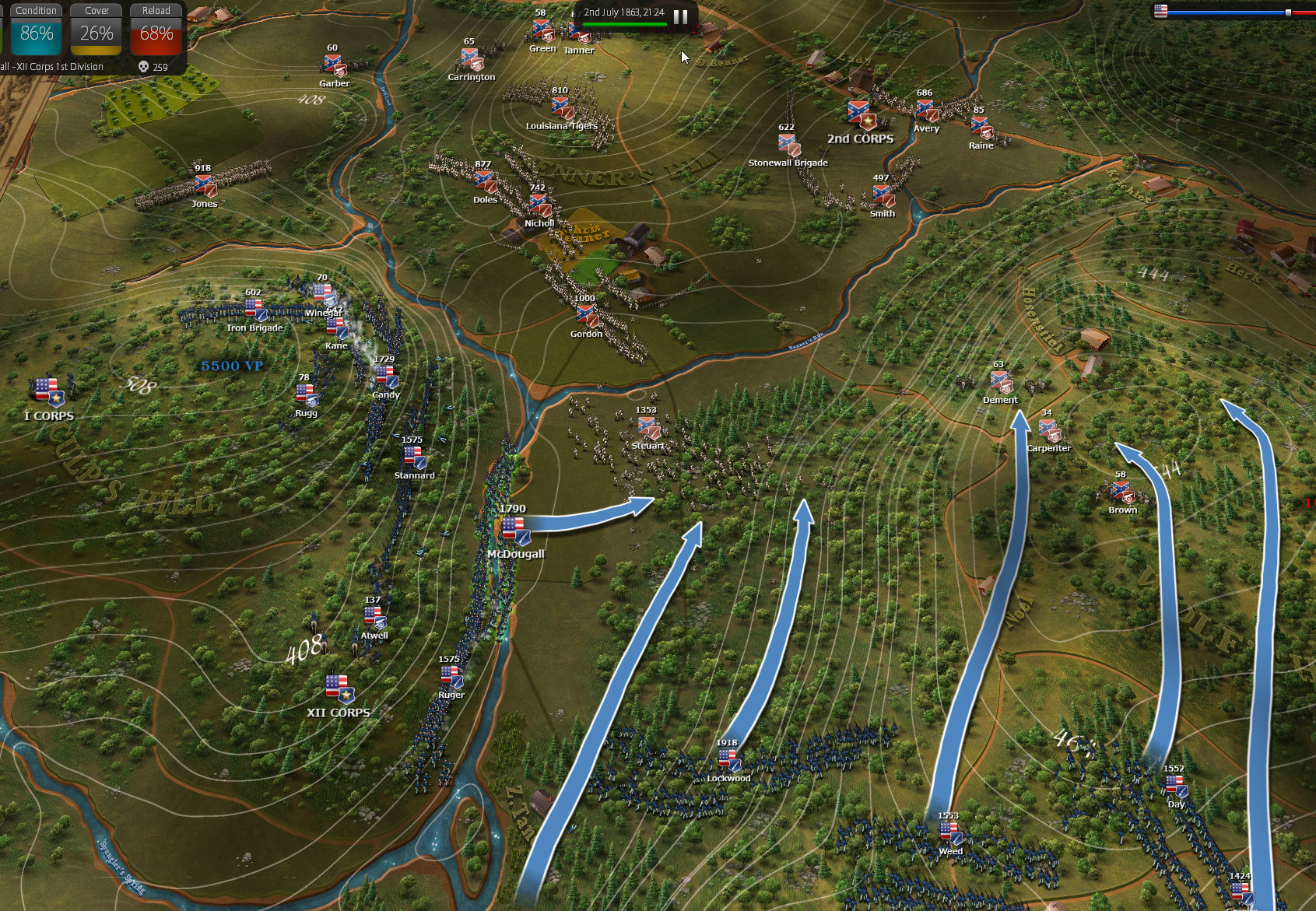Image resolution: width=1316 pixels, height=911 pixels.
Task: Select McDougall's brigade flag marker
Action: coord(514,531)
